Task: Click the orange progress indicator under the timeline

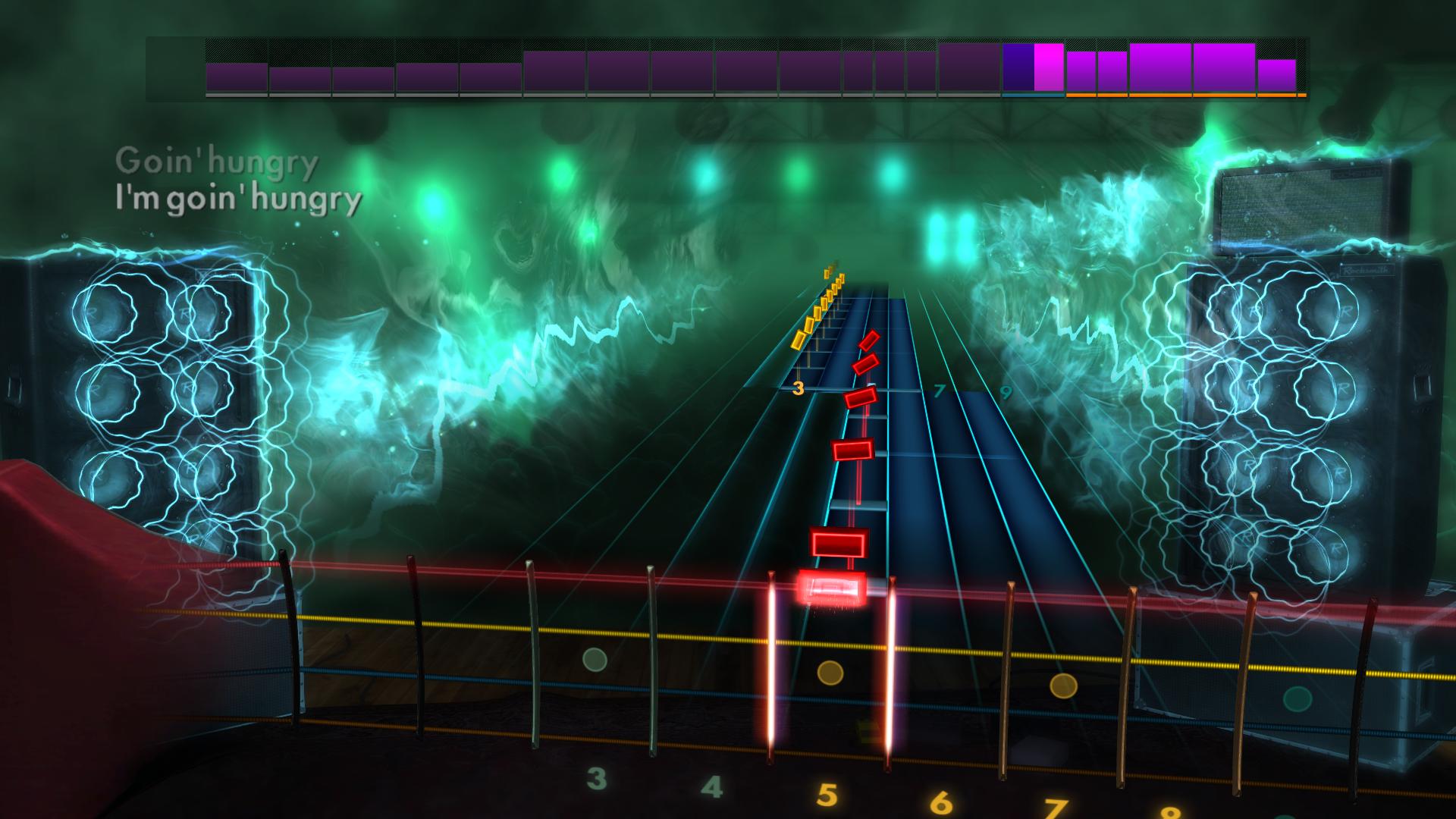Action: pyautogui.click(x=1183, y=96)
